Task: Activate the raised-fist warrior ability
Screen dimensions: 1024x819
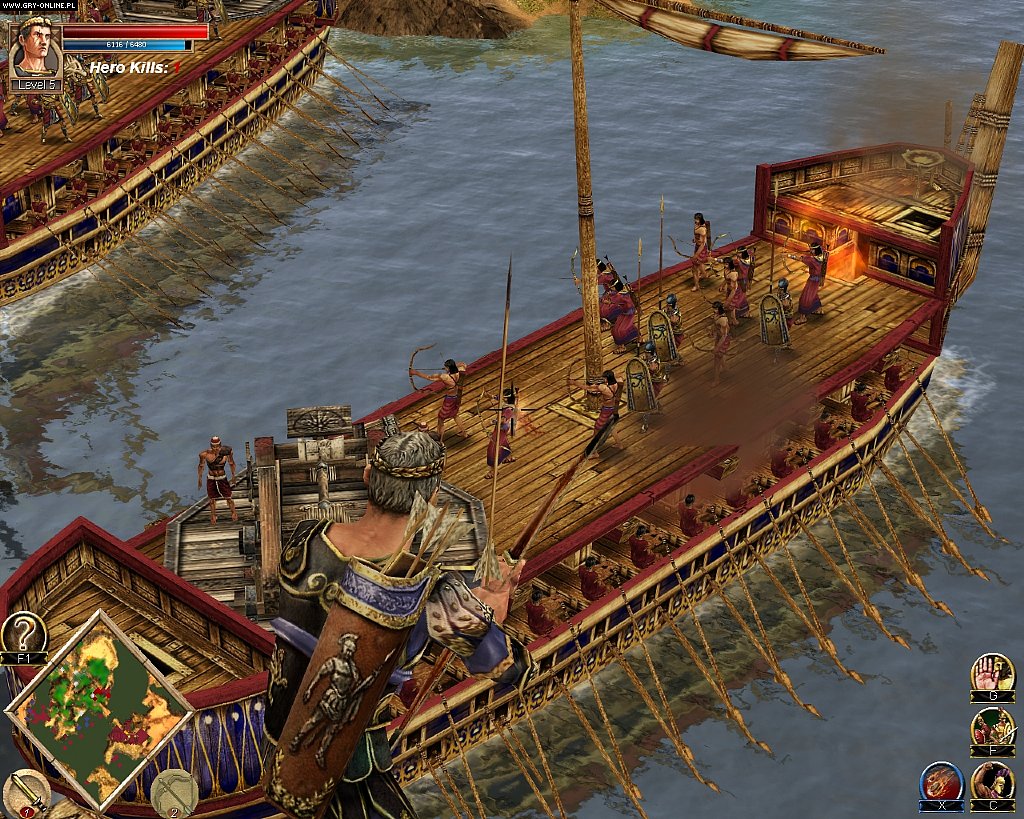Action: pos(992,781)
